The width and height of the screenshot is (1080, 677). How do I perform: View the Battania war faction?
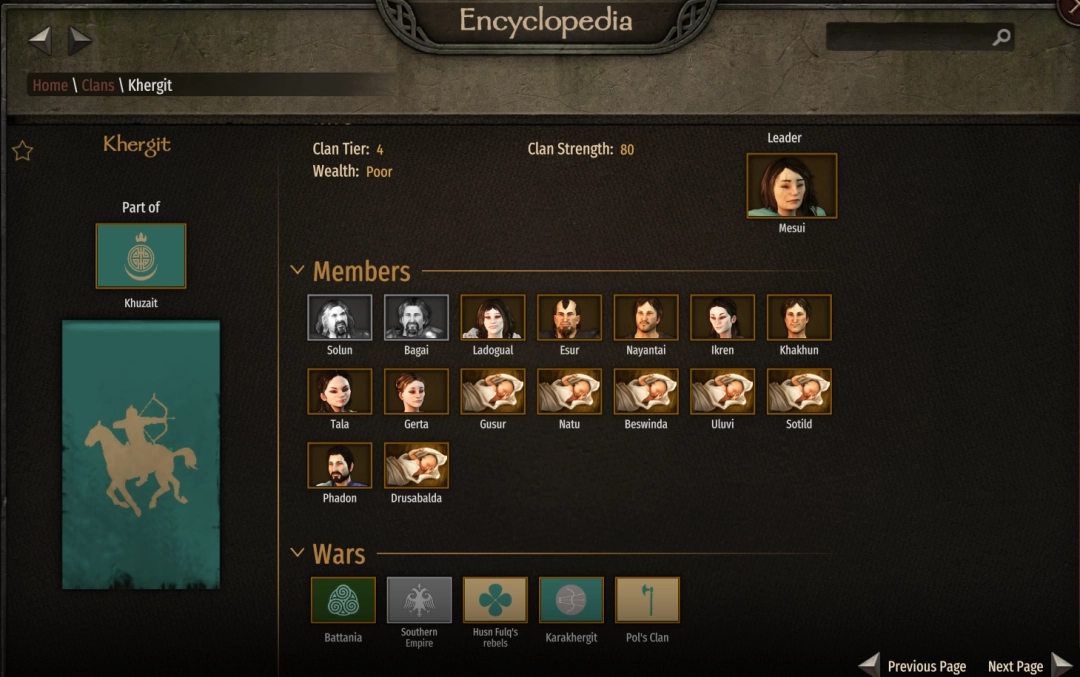click(343, 600)
